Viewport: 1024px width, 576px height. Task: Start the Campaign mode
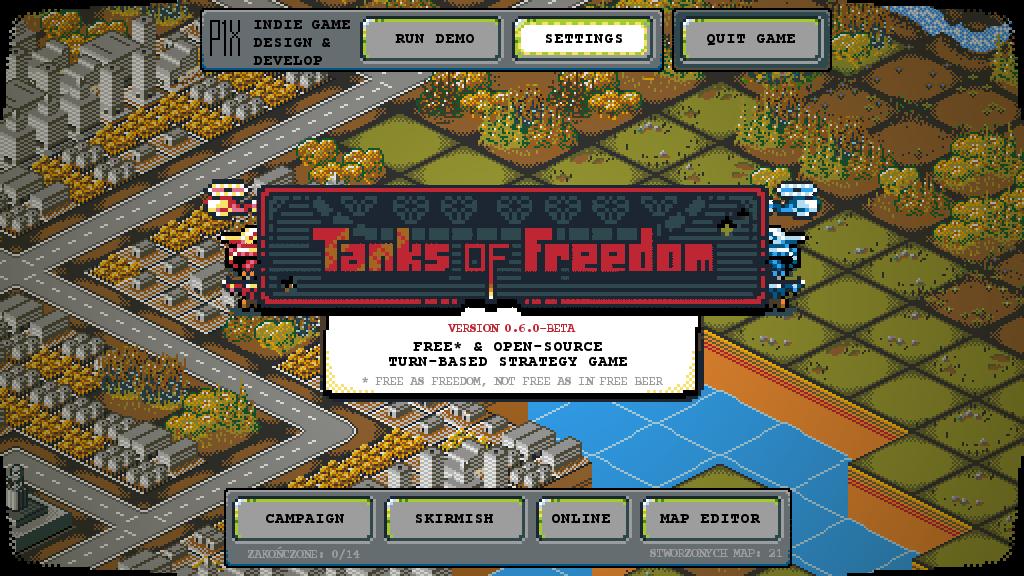tap(304, 518)
